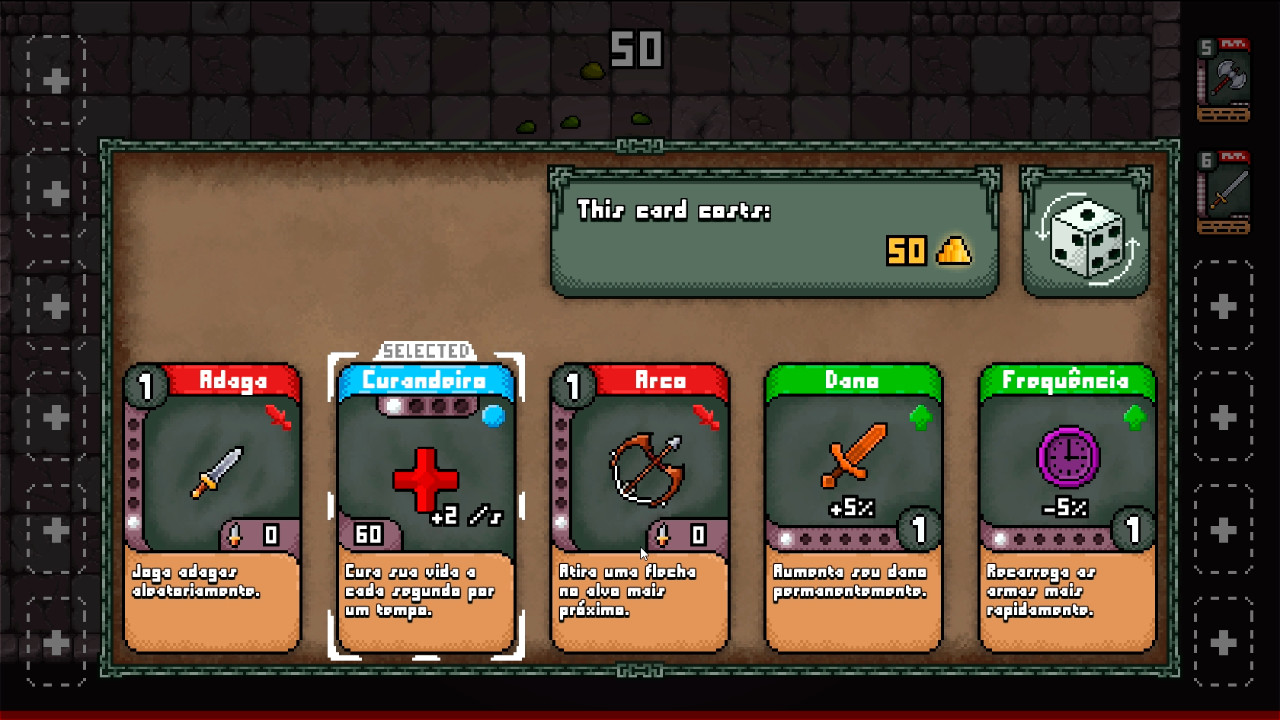Click the blue orb on the Curandeiro card
The height and width of the screenshot is (720, 1280).
[492, 417]
